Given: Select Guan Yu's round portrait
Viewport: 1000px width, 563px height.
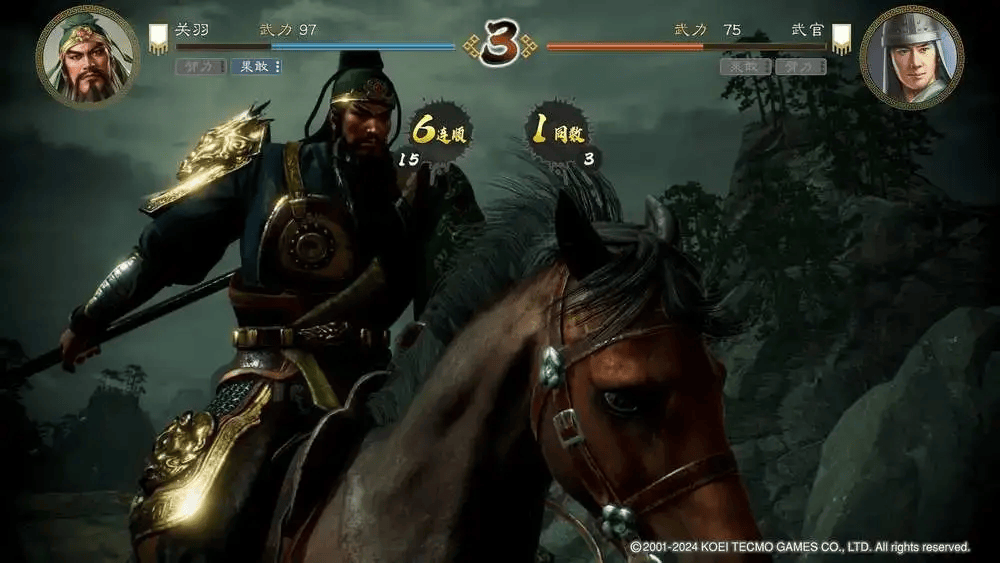Looking at the screenshot, I should coord(87,56).
